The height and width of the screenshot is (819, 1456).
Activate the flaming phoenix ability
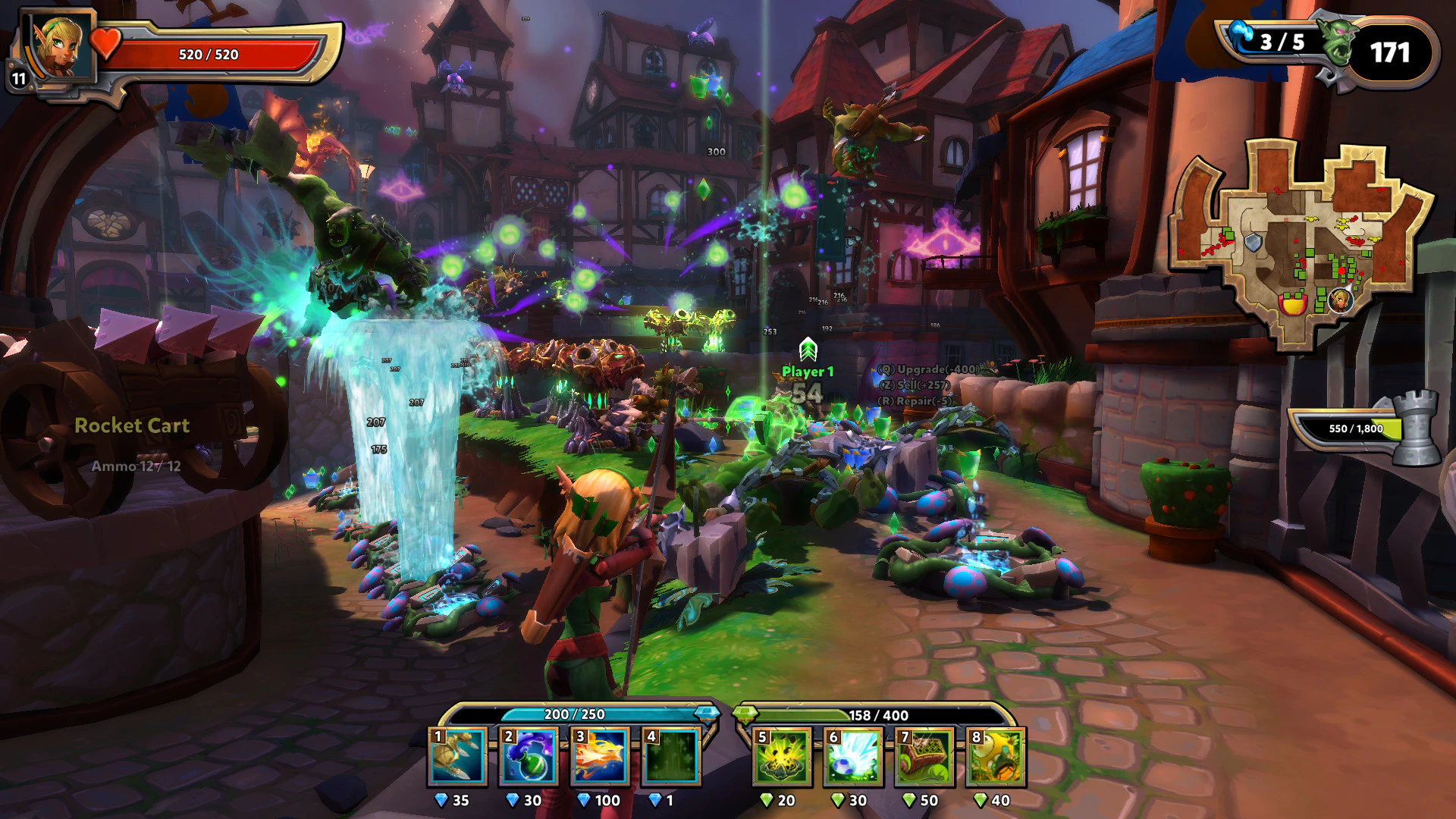coord(600,756)
